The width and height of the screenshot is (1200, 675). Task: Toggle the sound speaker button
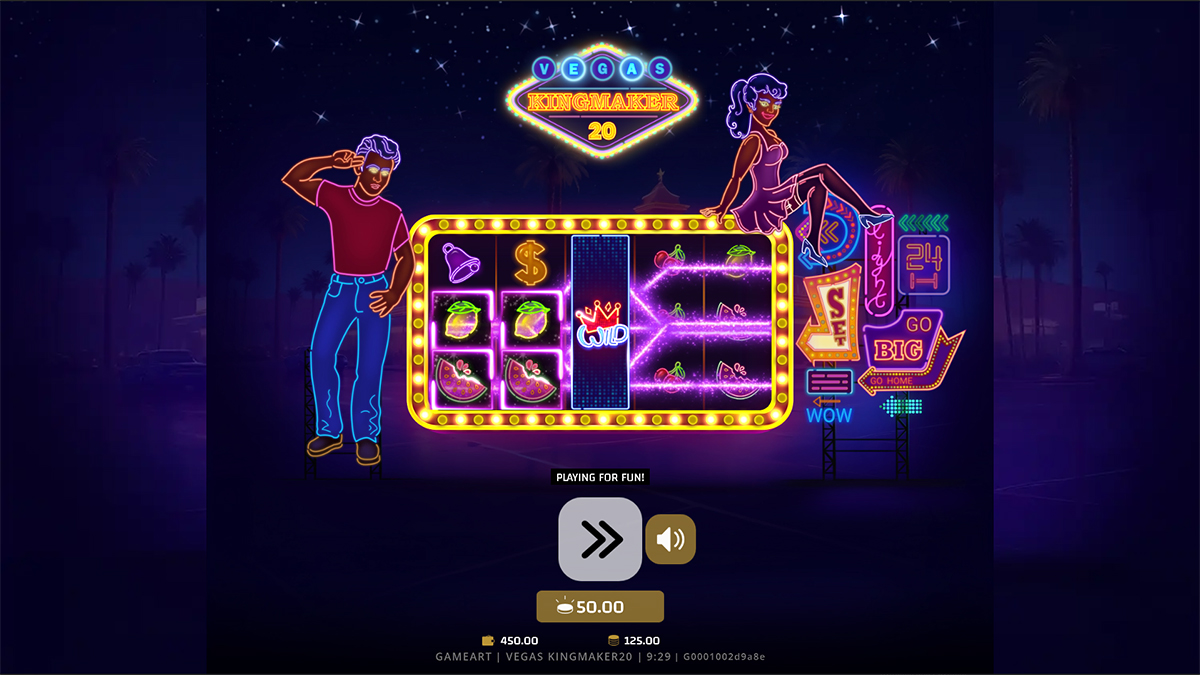[670, 540]
